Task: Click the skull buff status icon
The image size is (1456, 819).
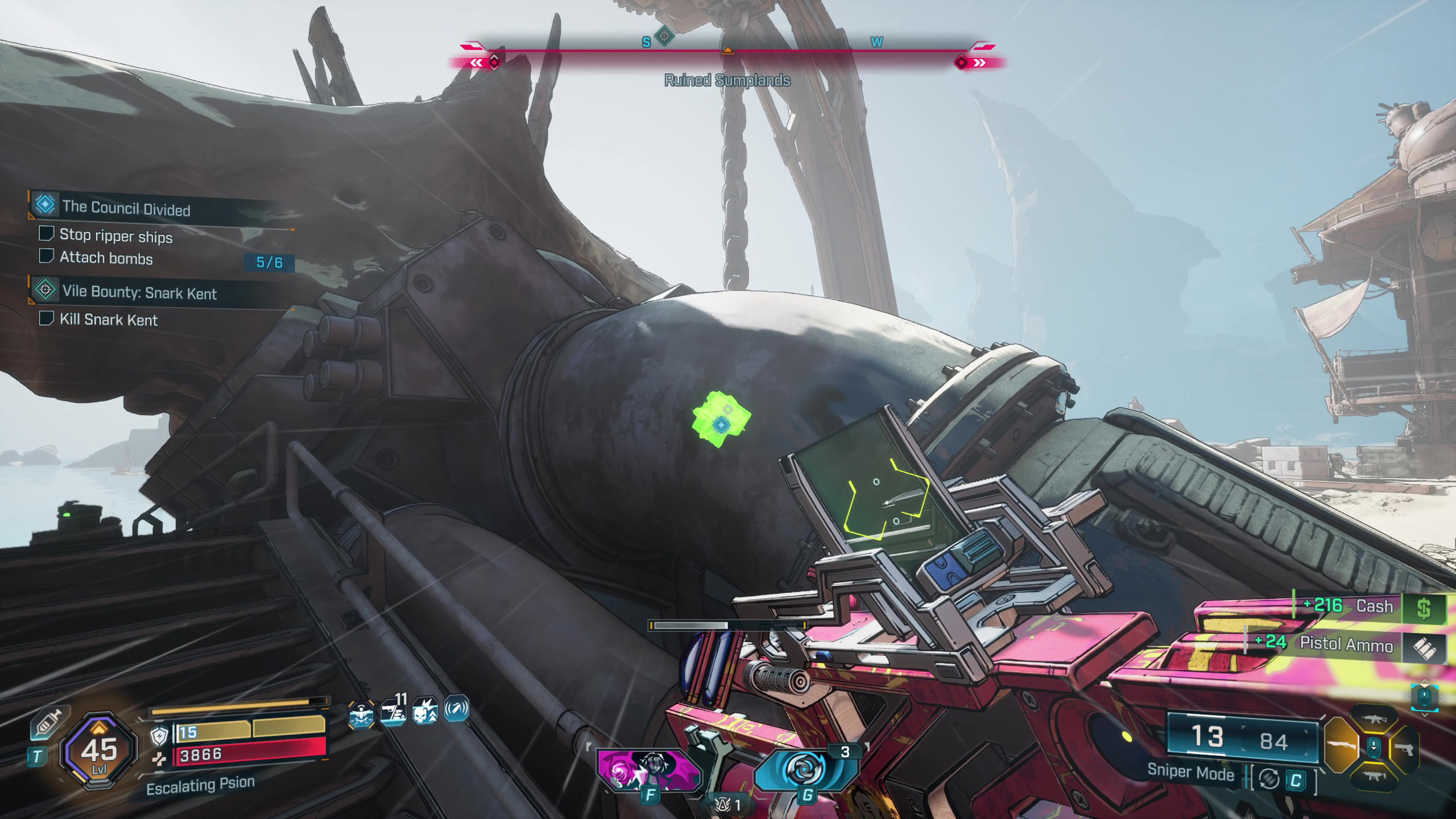Action: click(x=424, y=711)
